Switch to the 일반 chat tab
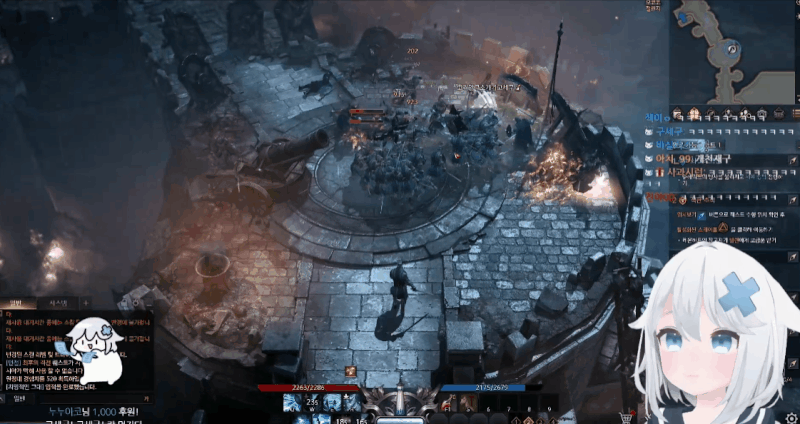The height and width of the screenshot is (424, 800). pos(17,302)
